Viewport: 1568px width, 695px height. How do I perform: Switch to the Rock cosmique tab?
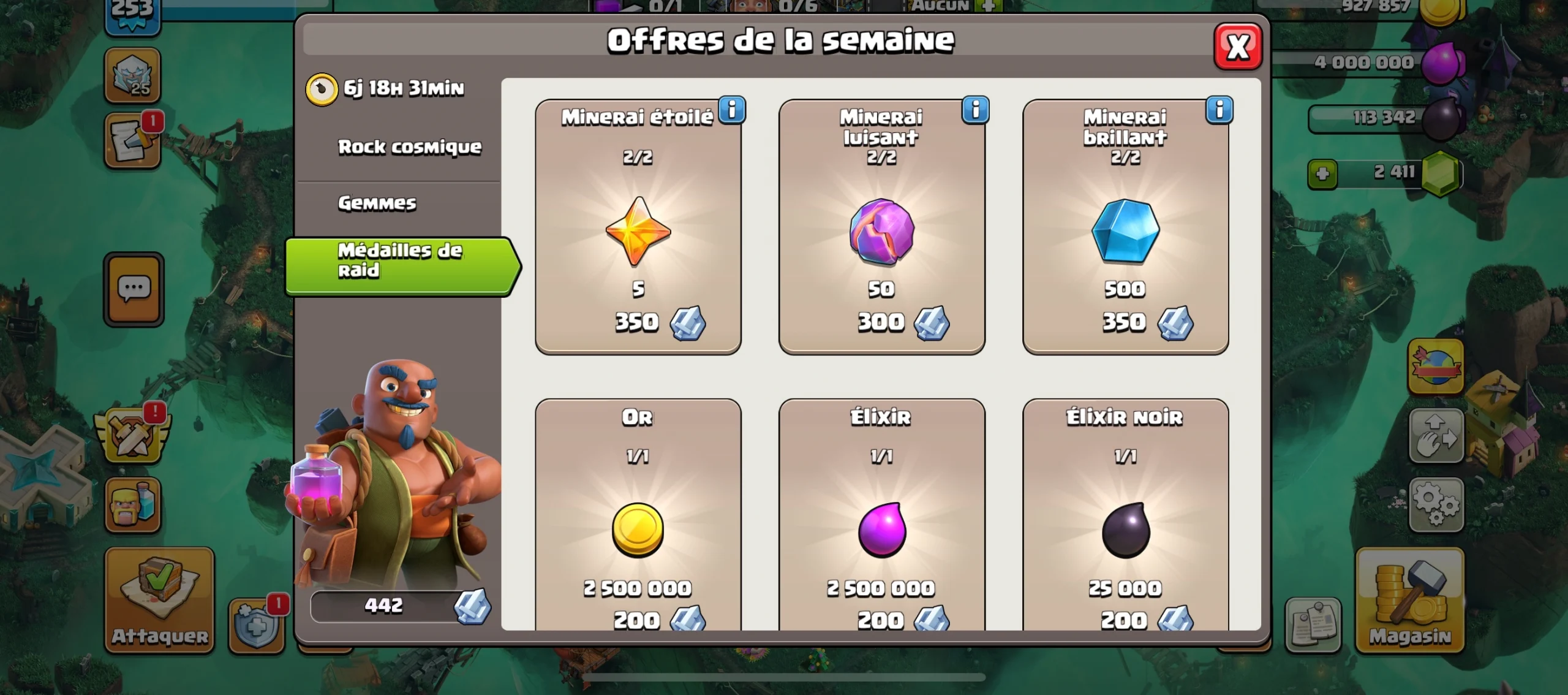pos(410,147)
